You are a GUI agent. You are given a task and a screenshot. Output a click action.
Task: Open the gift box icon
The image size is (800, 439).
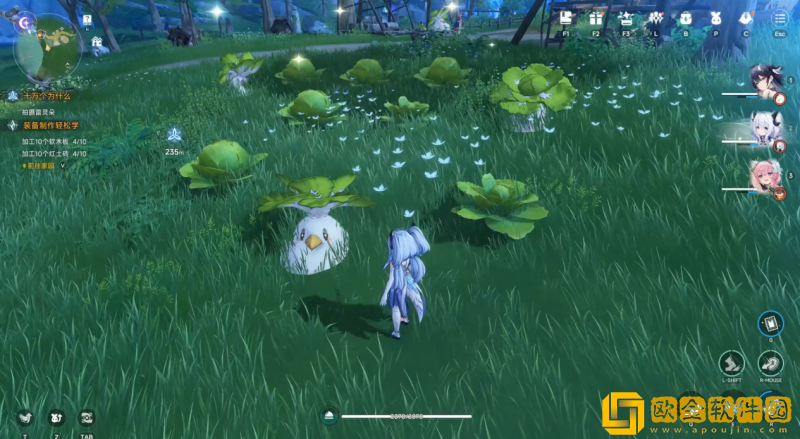click(596, 18)
